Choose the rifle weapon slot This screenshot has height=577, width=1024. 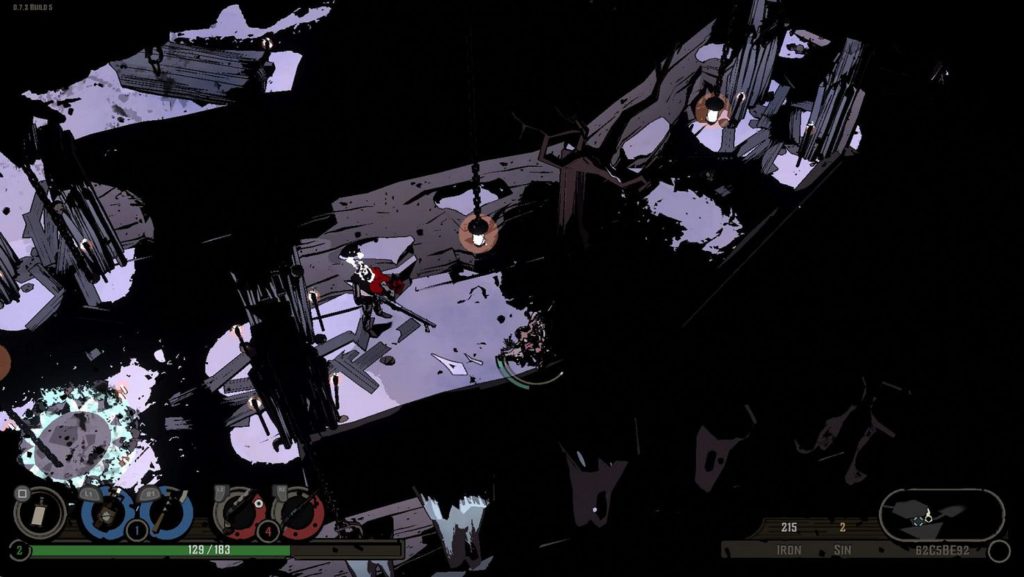(x=298, y=514)
